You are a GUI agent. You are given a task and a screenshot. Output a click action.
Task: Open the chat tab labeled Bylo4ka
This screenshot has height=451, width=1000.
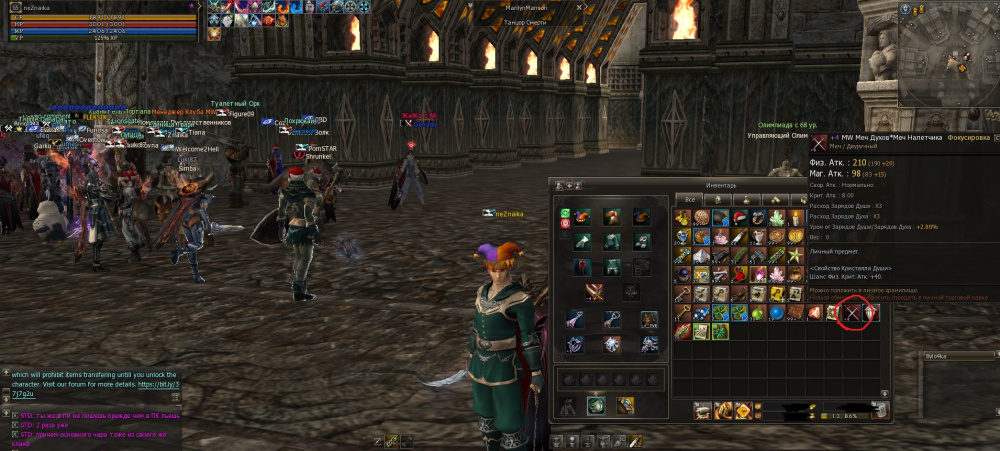[x=938, y=356]
